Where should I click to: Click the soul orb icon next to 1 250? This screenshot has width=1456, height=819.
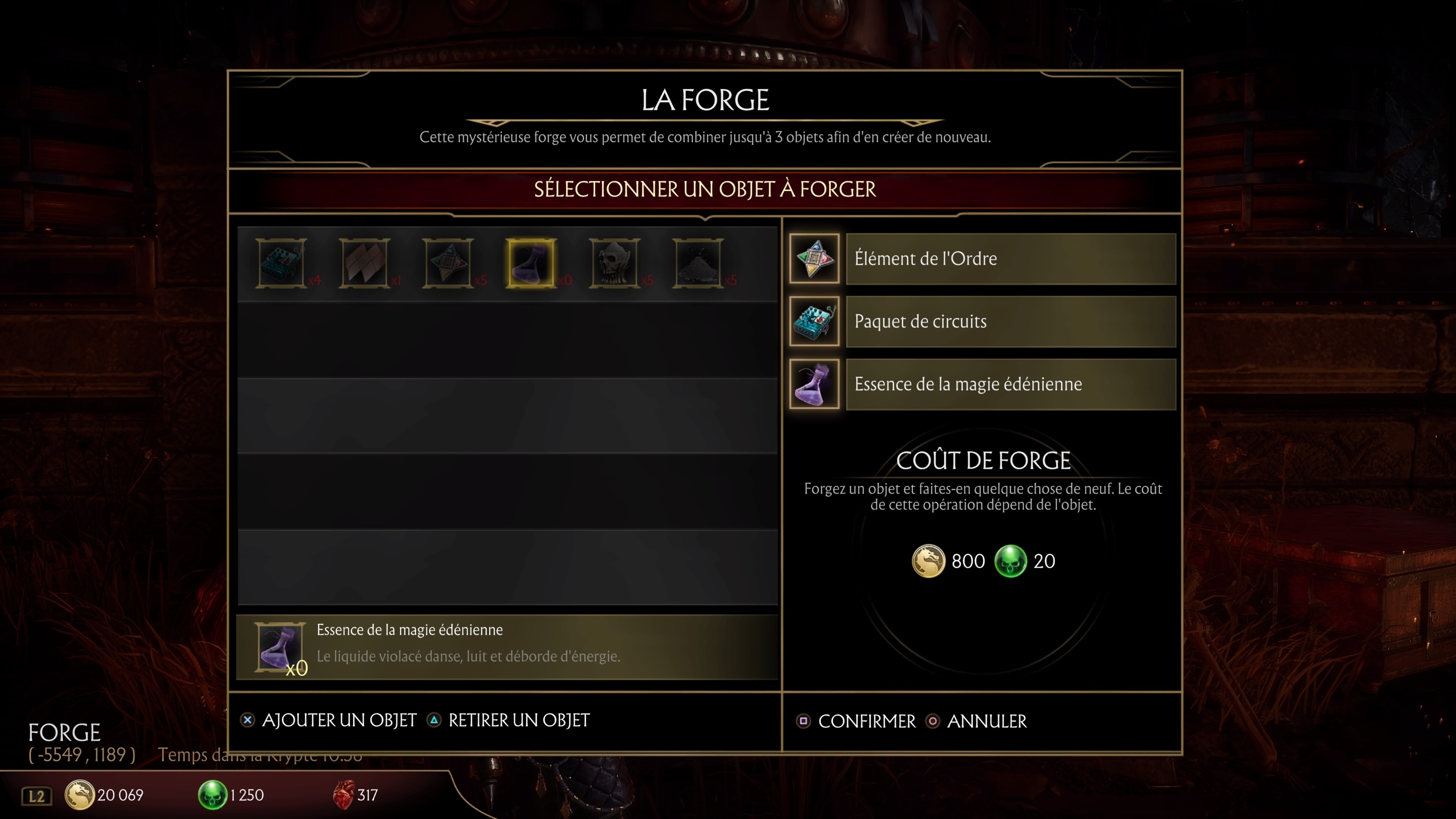click(213, 794)
